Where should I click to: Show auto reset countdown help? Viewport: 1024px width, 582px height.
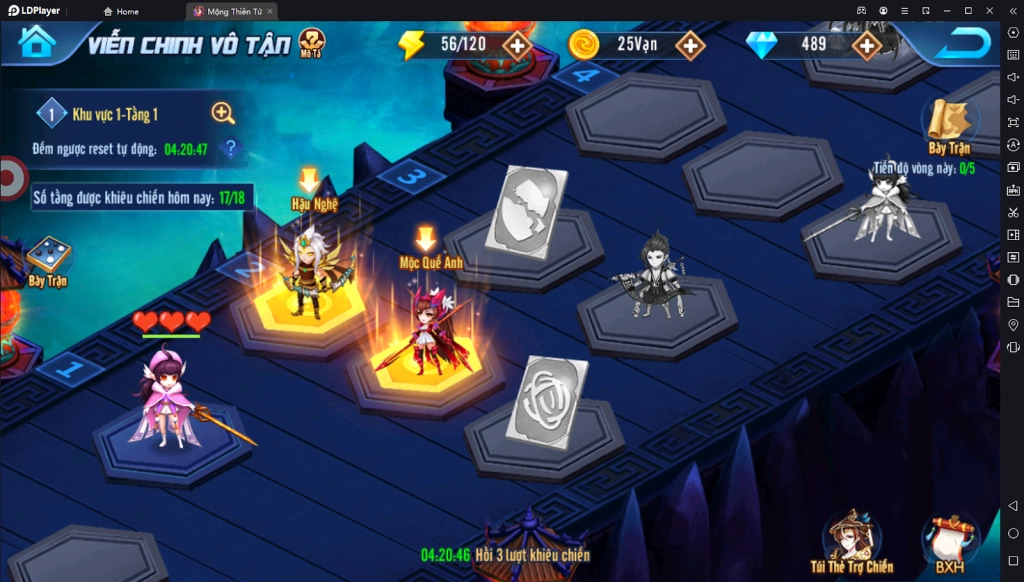click(231, 150)
